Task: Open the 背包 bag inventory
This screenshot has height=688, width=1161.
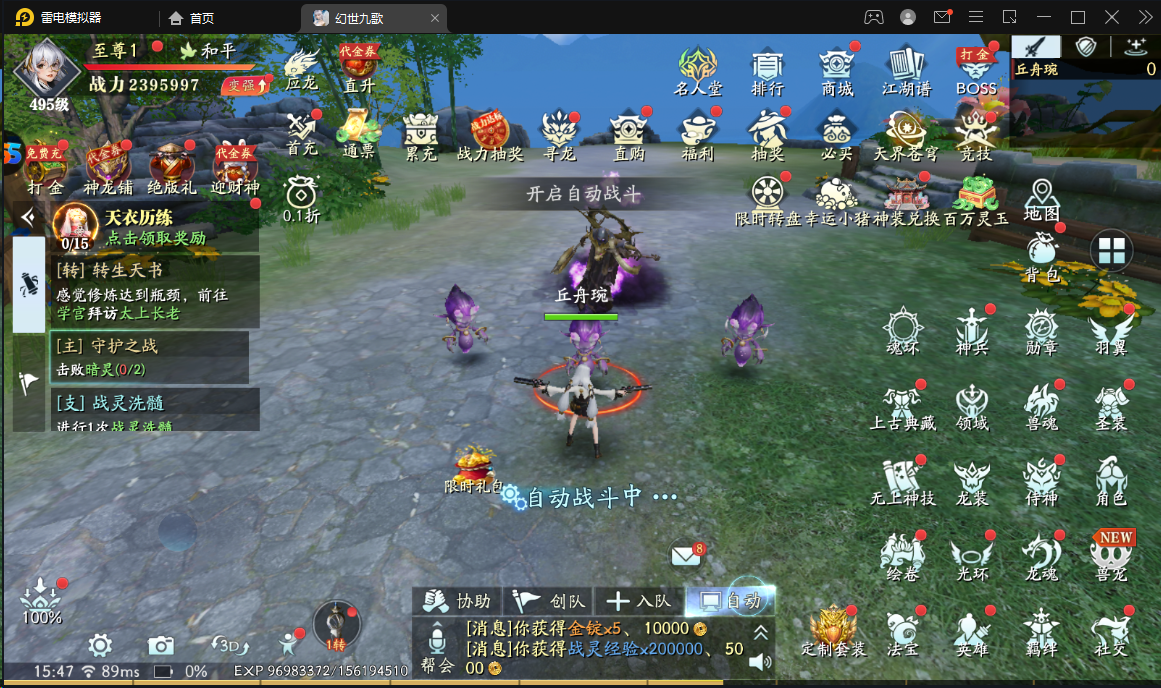Action: [1041, 256]
